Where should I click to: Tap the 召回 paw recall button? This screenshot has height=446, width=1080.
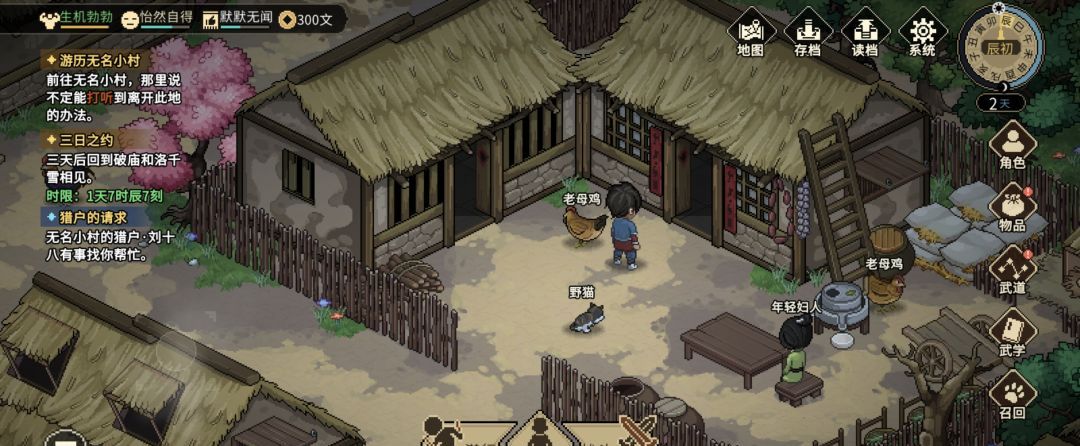tap(1012, 394)
